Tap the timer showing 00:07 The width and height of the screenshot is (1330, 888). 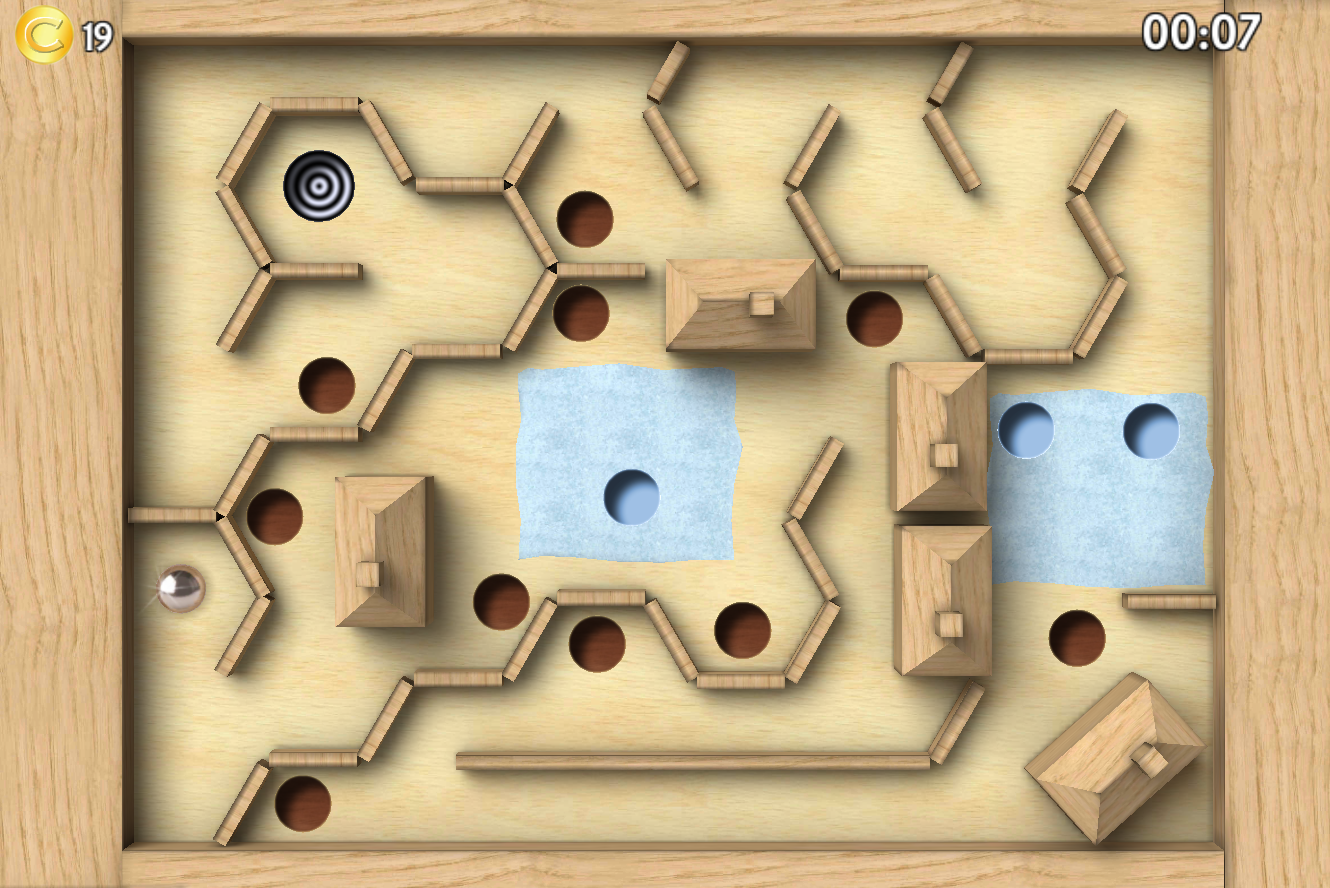[1204, 33]
